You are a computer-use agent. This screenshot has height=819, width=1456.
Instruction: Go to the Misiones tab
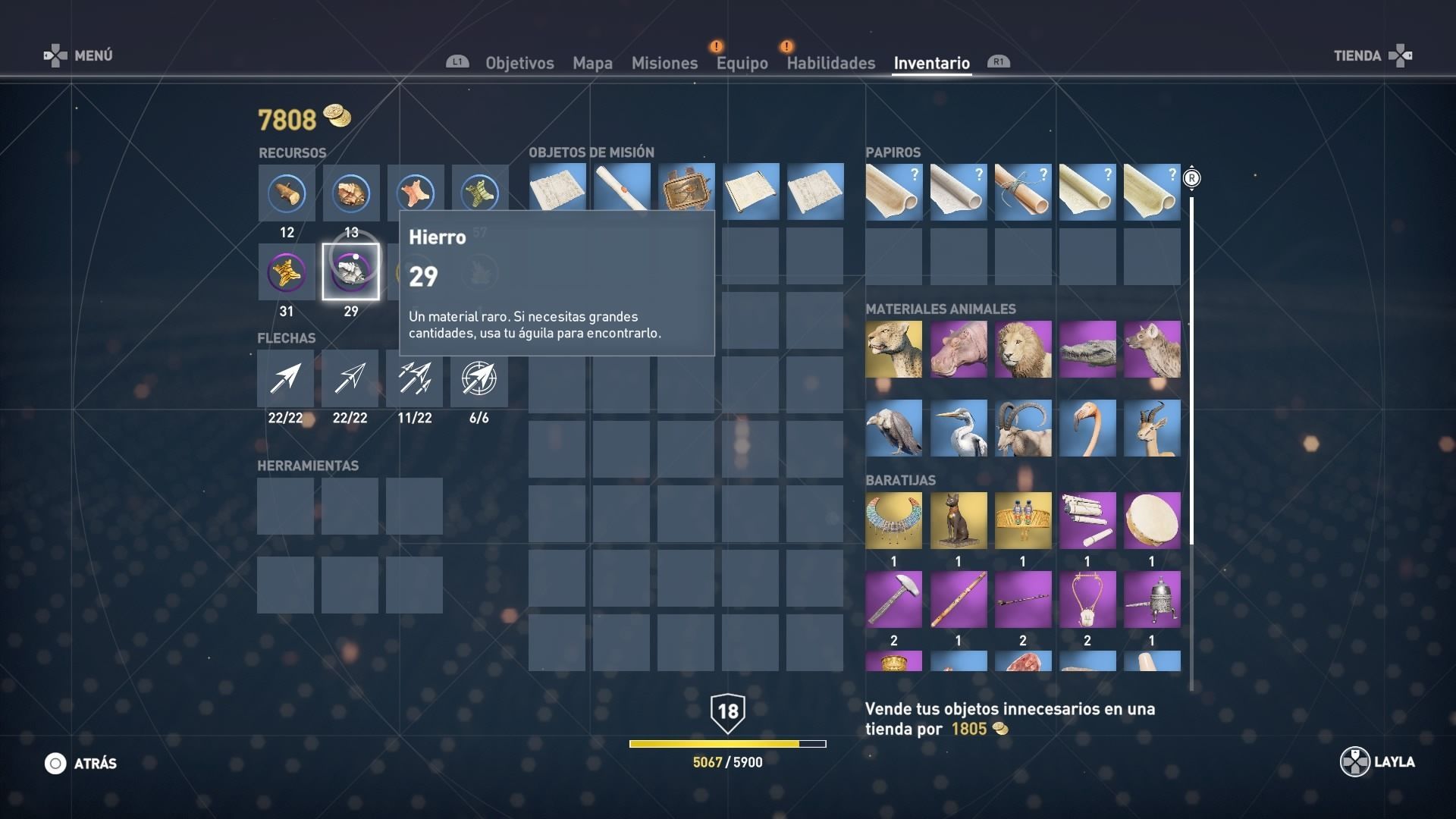point(664,63)
